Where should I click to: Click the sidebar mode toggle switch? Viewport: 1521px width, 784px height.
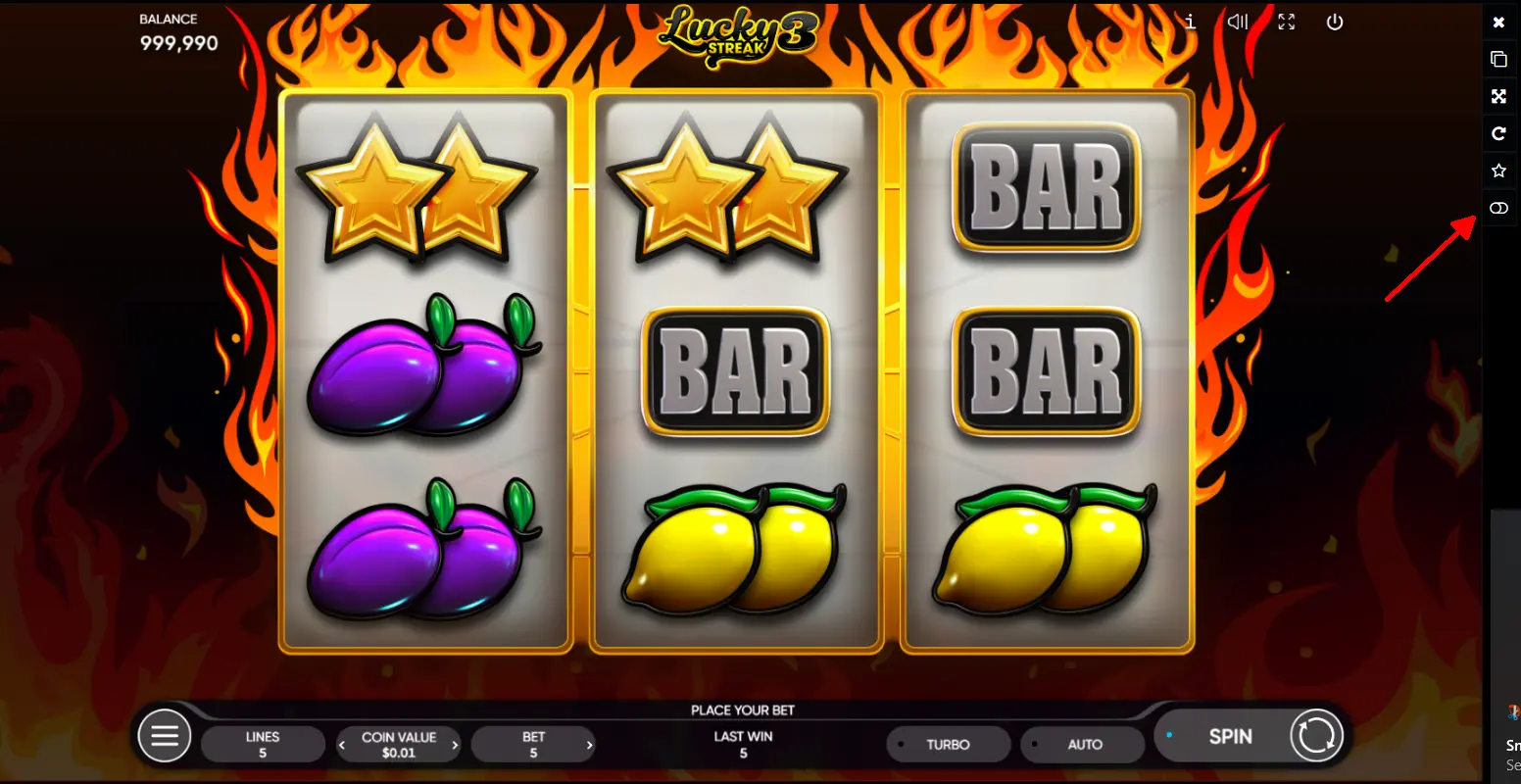(x=1498, y=208)
